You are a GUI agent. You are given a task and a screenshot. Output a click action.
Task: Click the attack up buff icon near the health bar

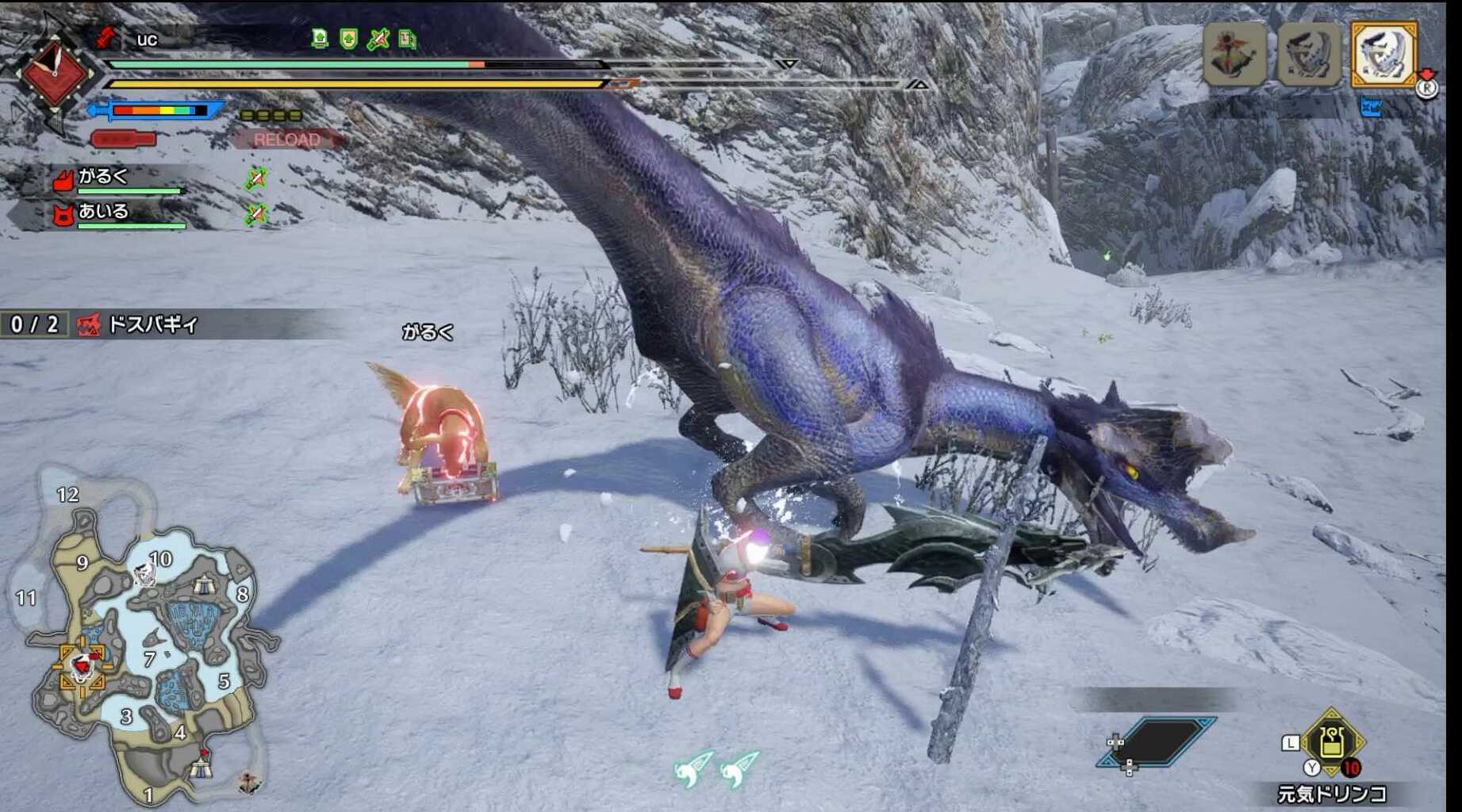tap(378, 38)
